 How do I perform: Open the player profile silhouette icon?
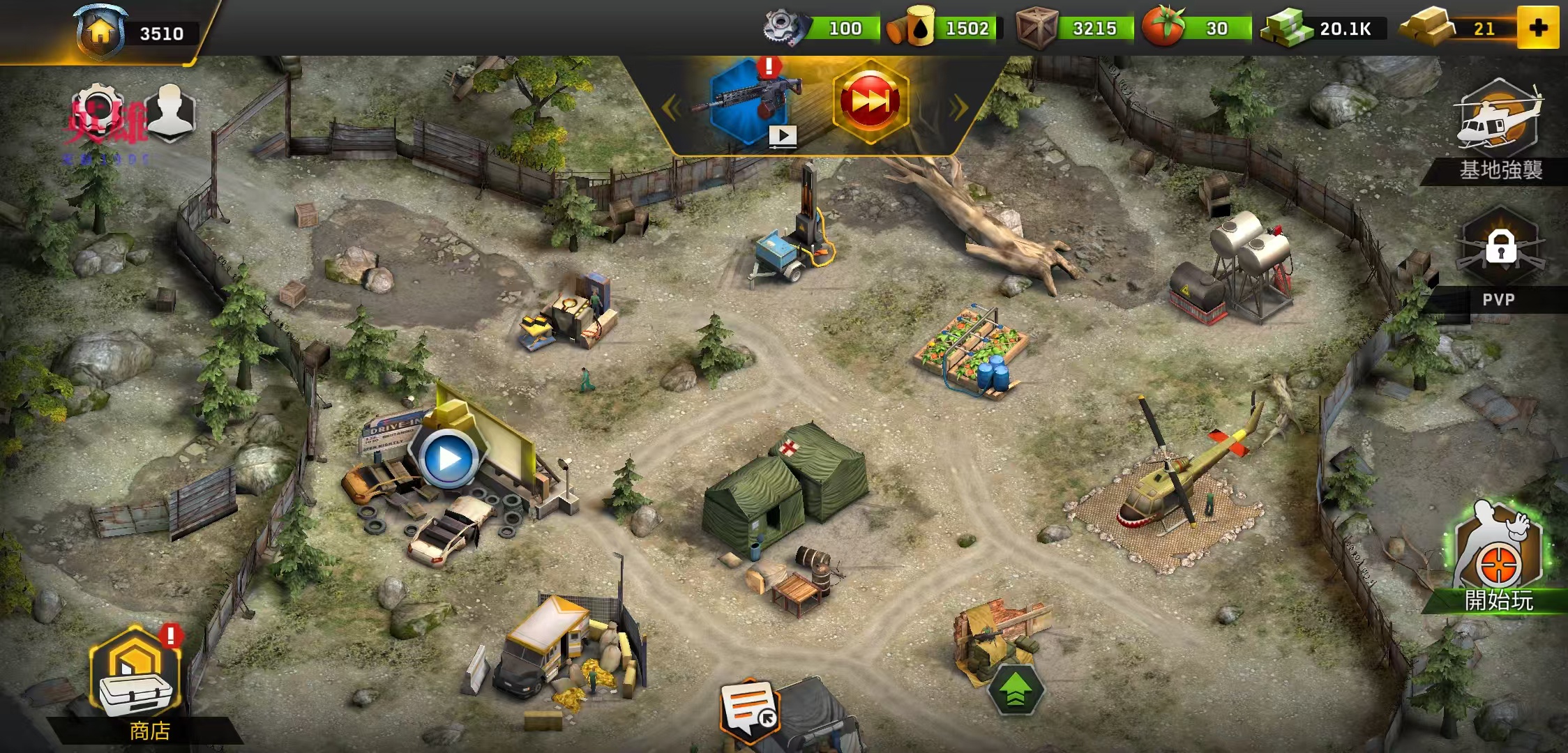(x=171, y=112)
